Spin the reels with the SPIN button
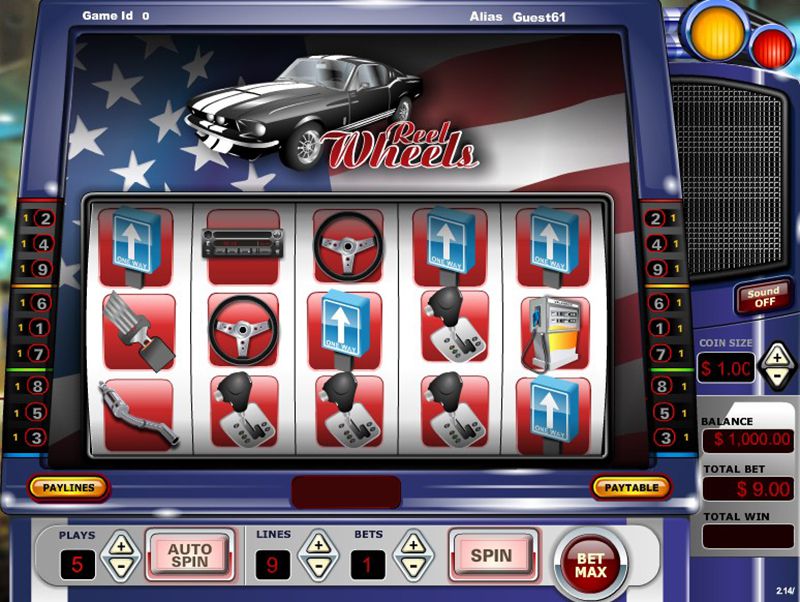This screenshot has height=602, width=800. pyautogui.click(x=491, y=555)
